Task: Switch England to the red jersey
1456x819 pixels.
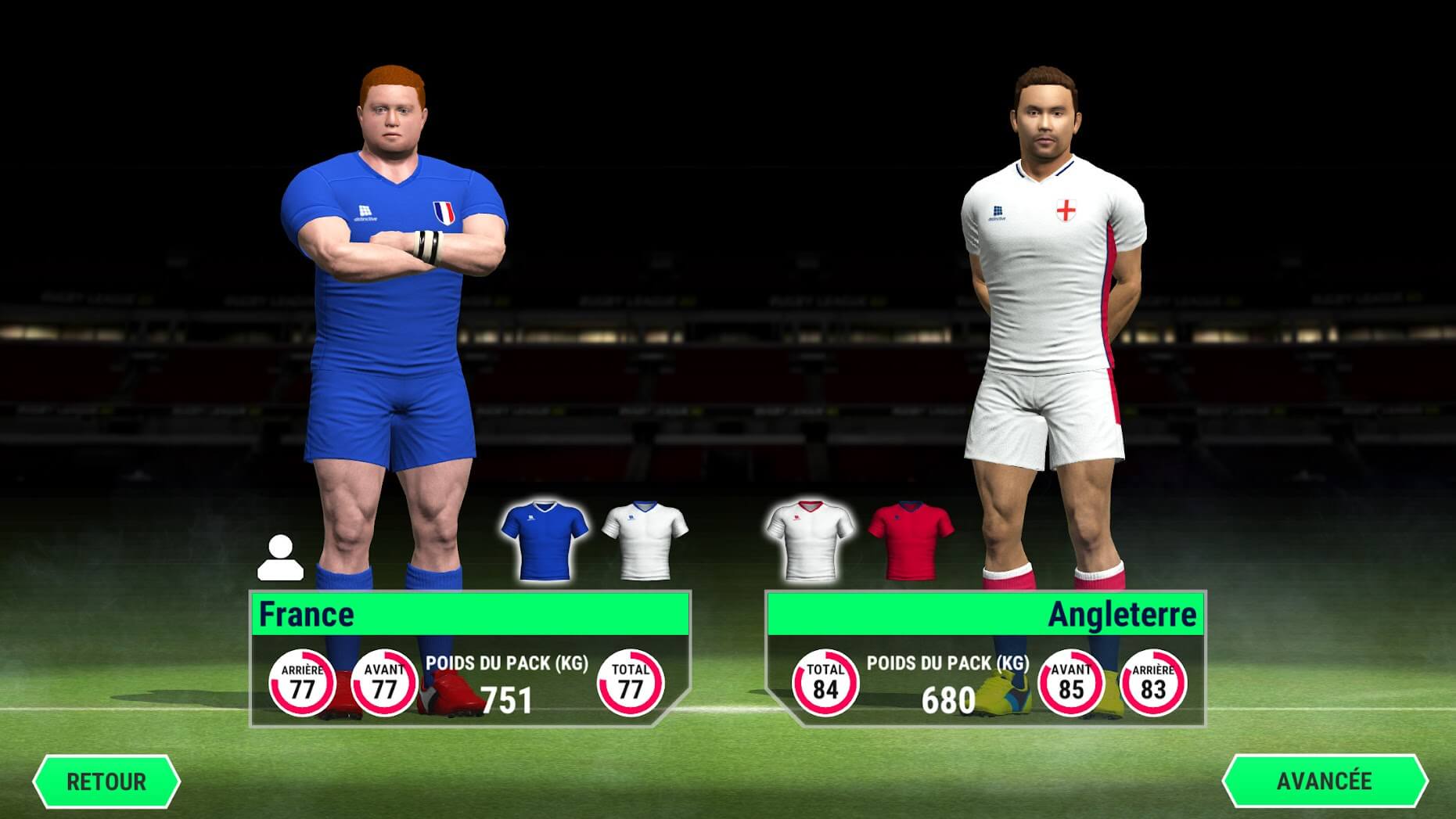Action: pyautogui.click(x=910, y=539)
